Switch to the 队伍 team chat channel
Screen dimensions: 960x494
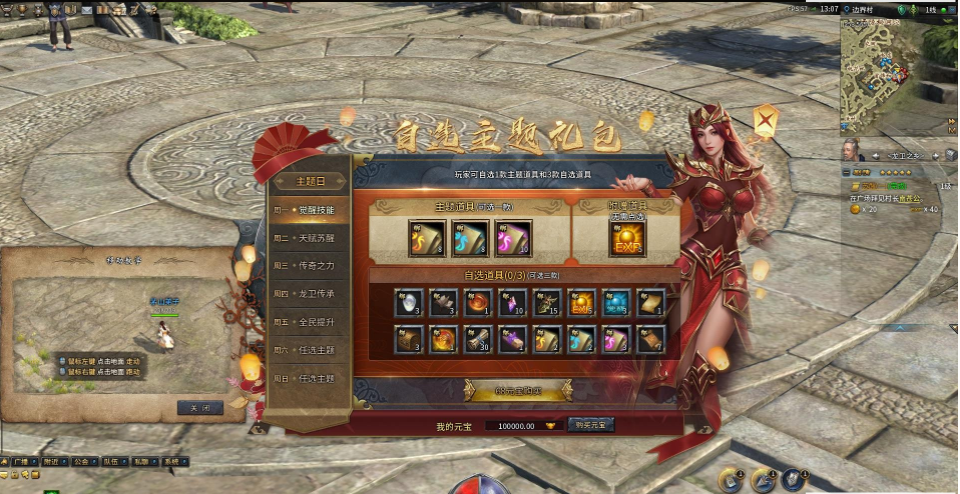click(x=111, y=463)
